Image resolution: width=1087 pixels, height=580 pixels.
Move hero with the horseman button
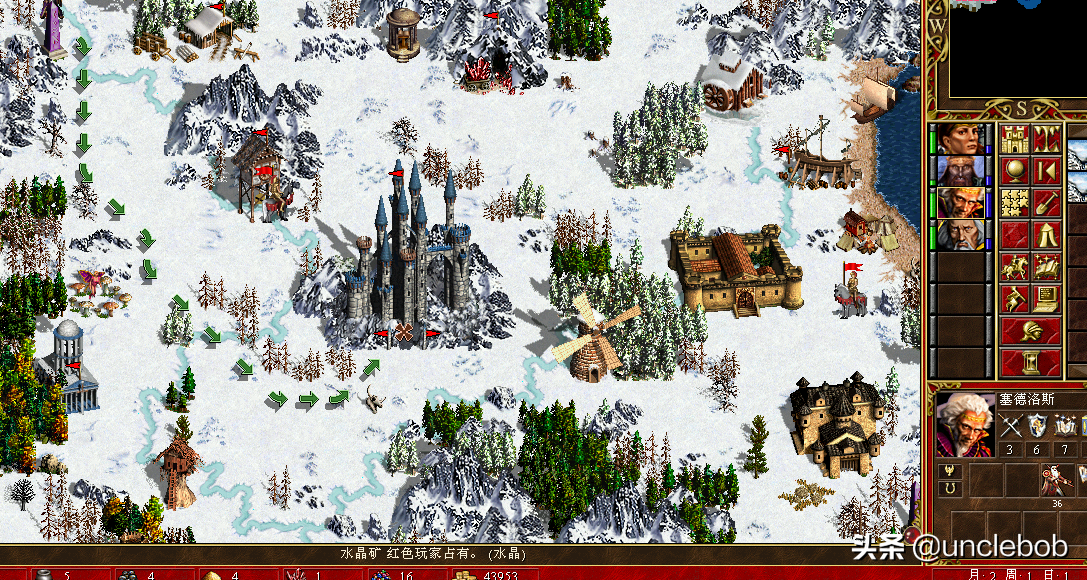1015,267
